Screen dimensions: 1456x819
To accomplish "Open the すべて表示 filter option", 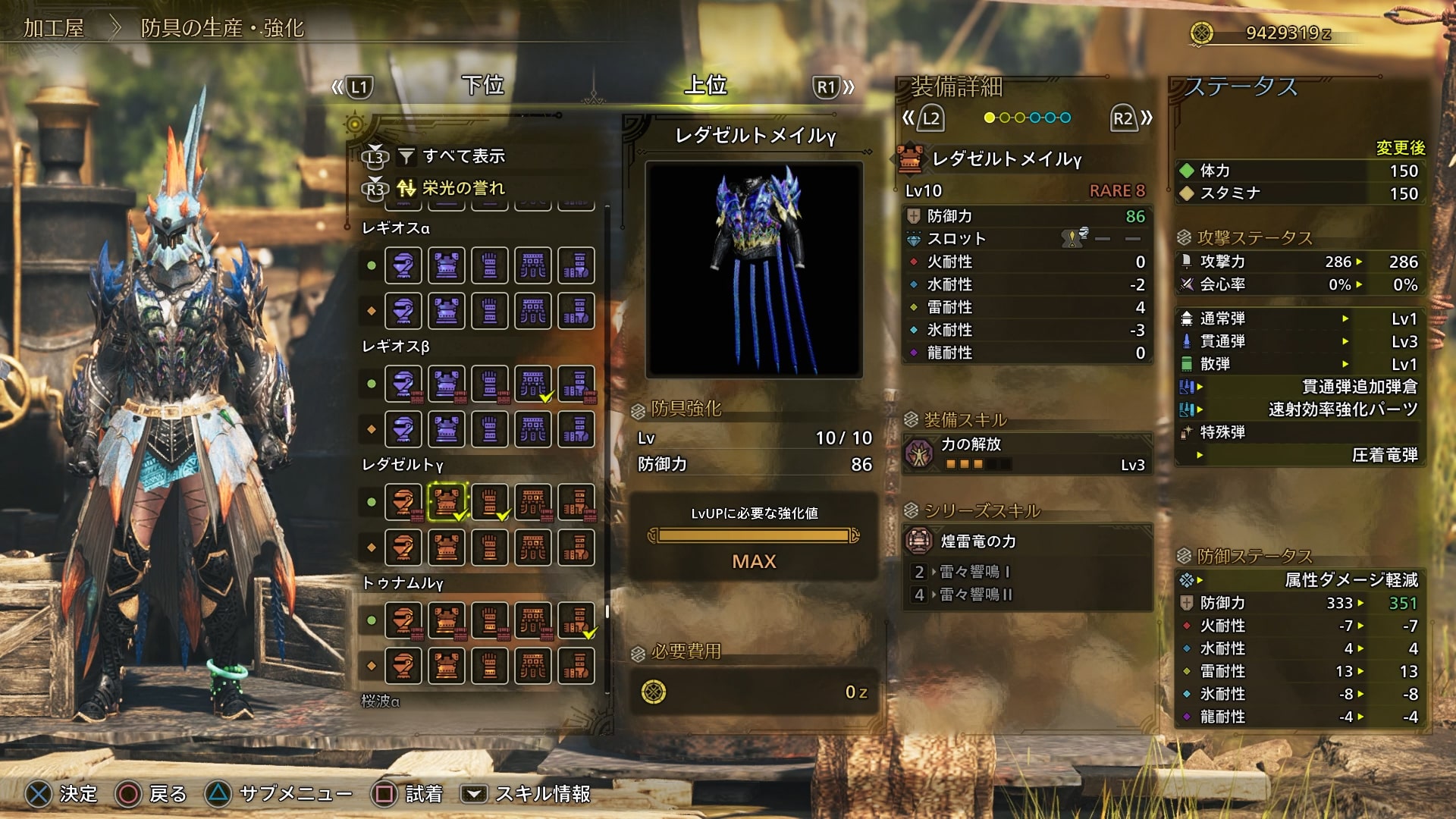I will (x=463, y=156).
